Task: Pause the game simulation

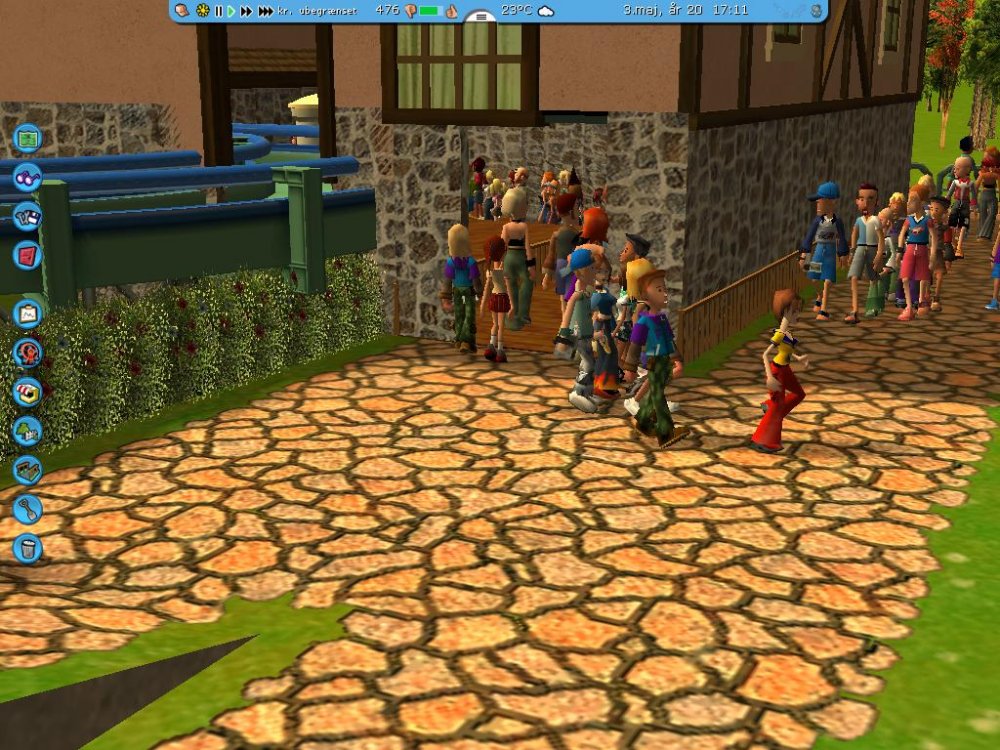Action: pos(218,11)
